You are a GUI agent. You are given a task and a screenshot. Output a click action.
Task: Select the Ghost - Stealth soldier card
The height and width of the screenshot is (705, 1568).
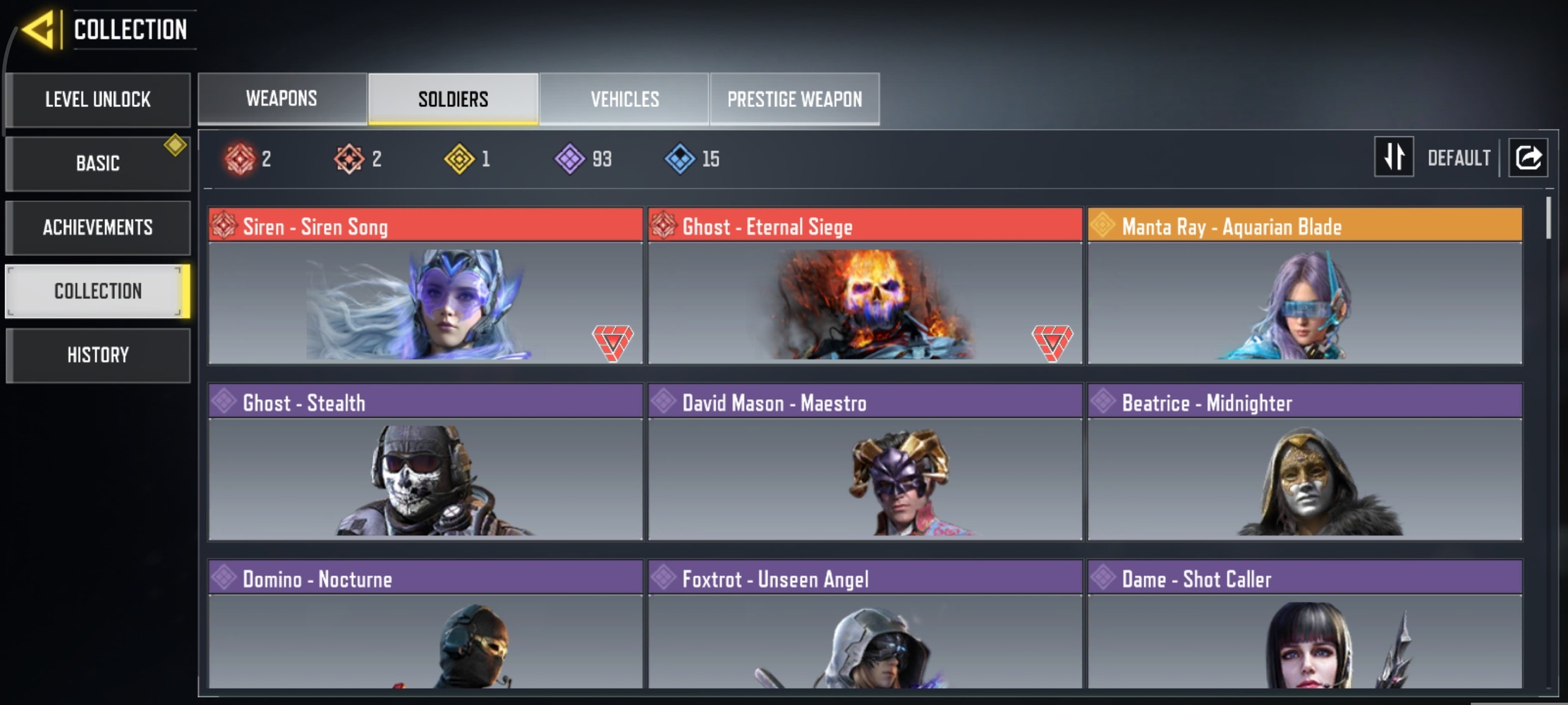(x=425, y=462)
